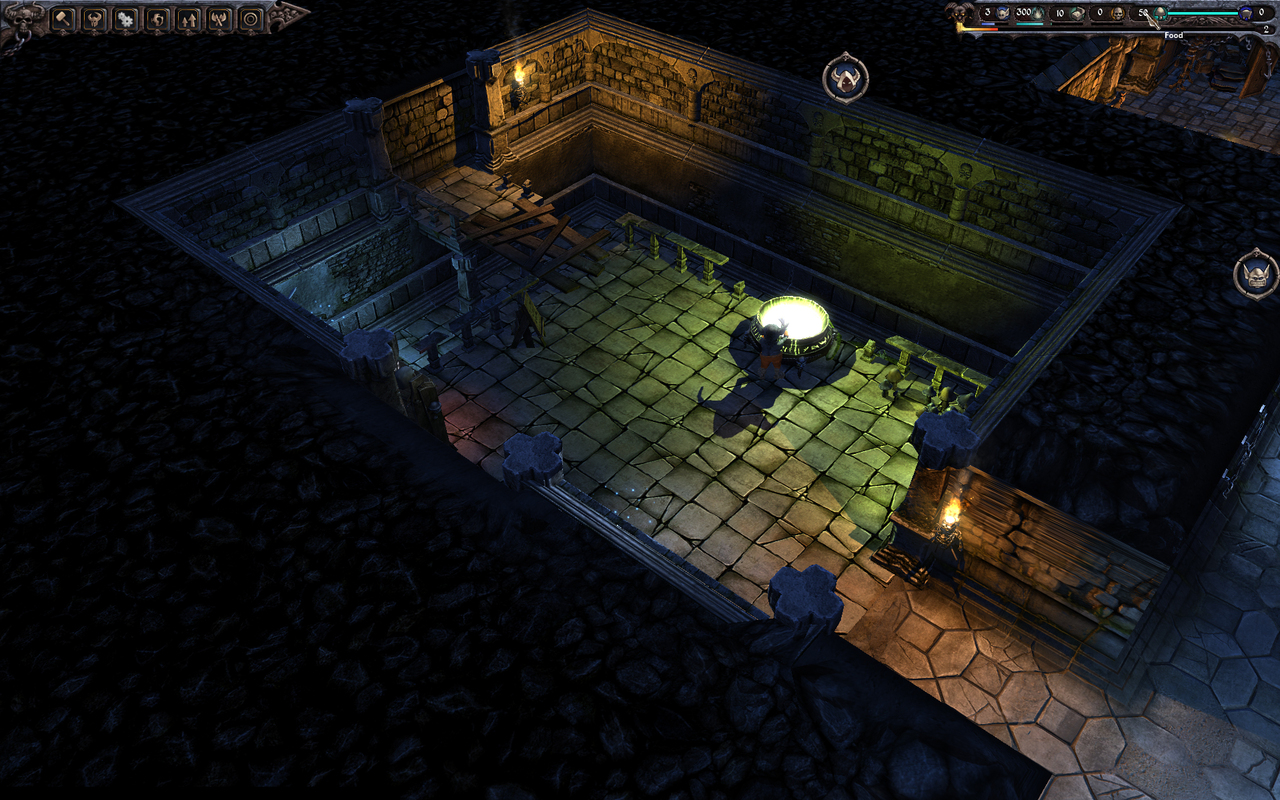
Task: Click the mushroom food resource icon
Action: coord(1160,13)
